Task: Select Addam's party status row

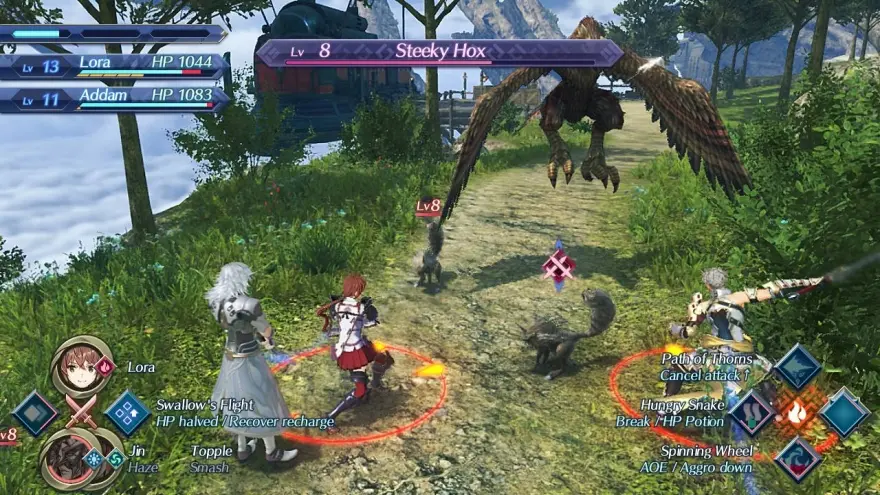Action: point(115,97)
